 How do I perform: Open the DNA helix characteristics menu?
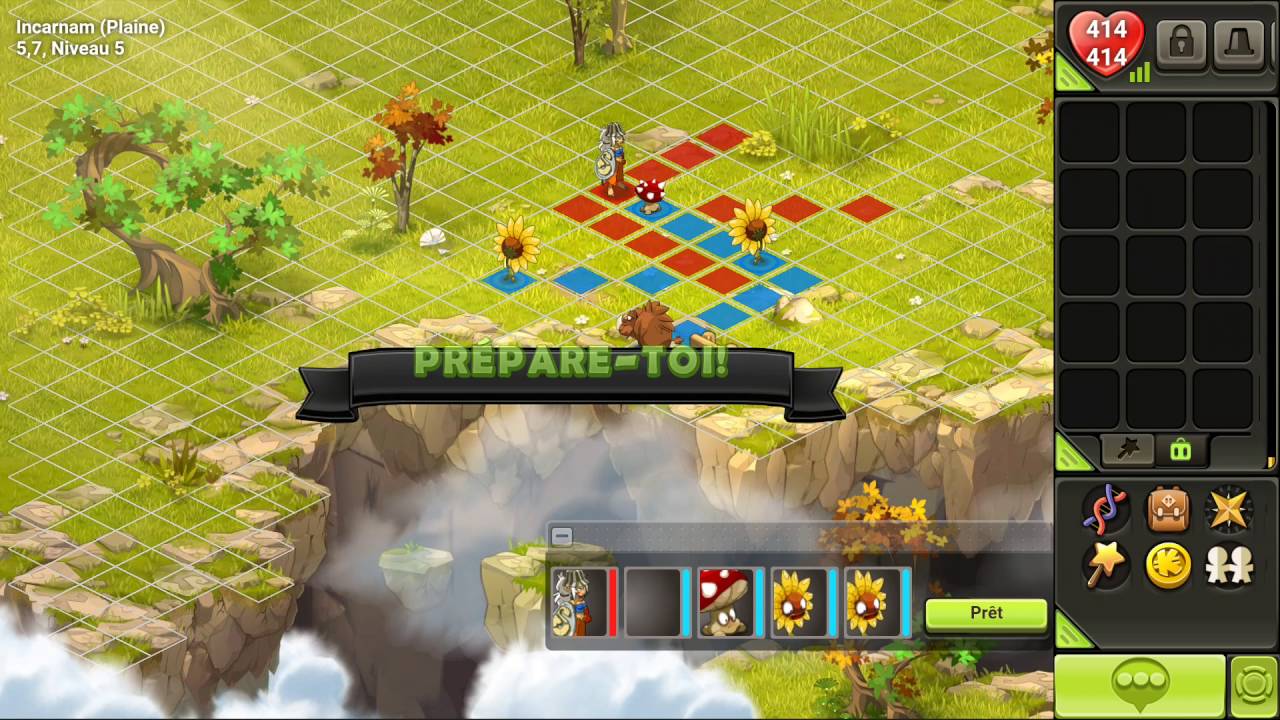click(x=1105, y=510)
